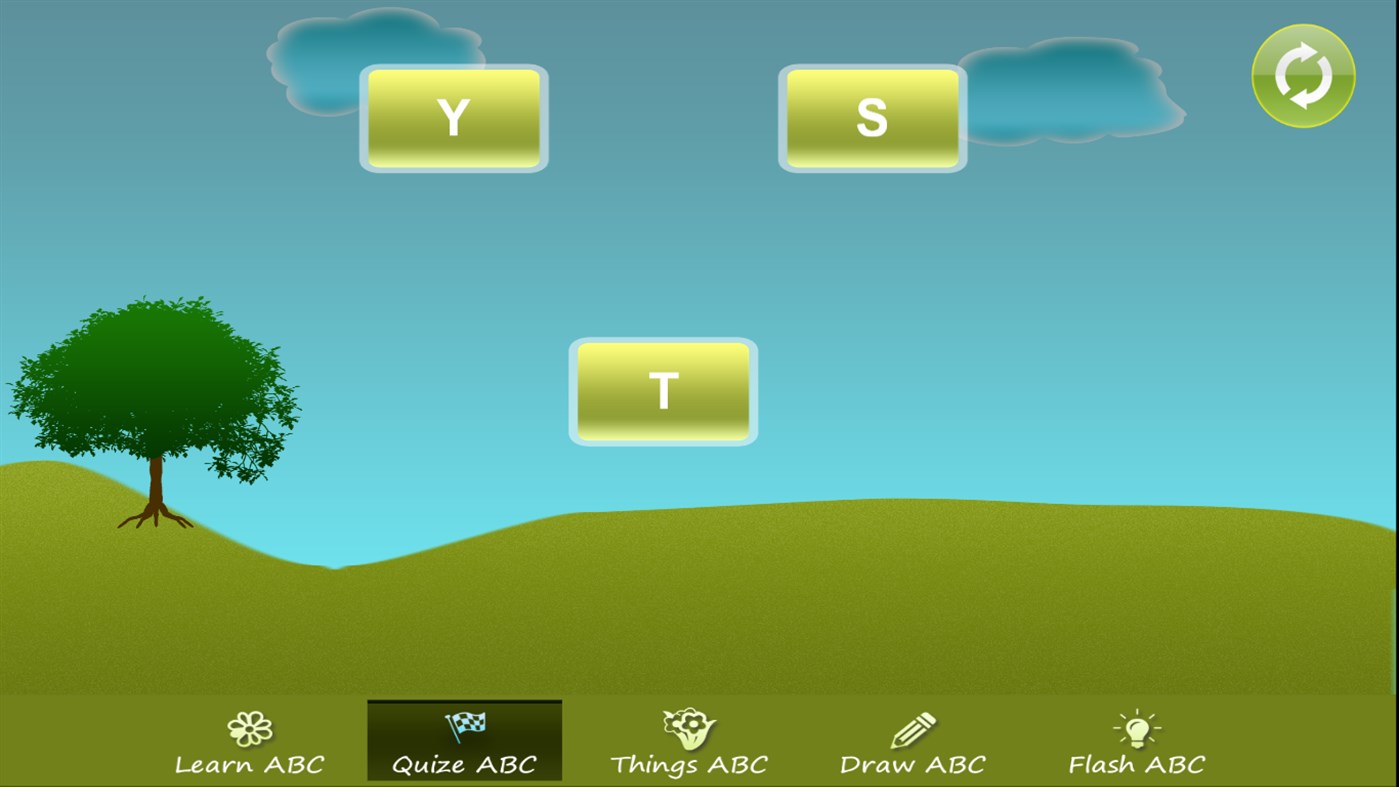Click the letter S tile
The height and width of the screenshot is (787, 1399).
[871, 117]
